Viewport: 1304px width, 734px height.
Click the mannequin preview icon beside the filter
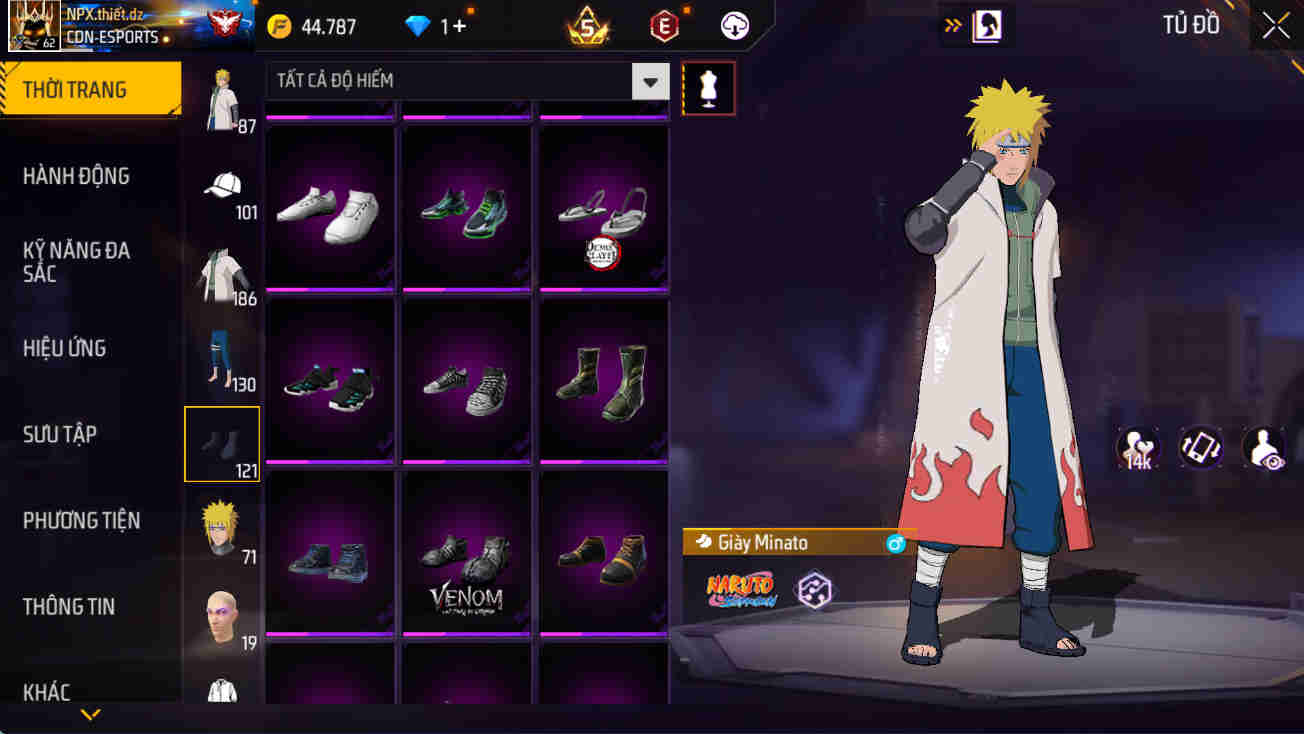(709, 88)
